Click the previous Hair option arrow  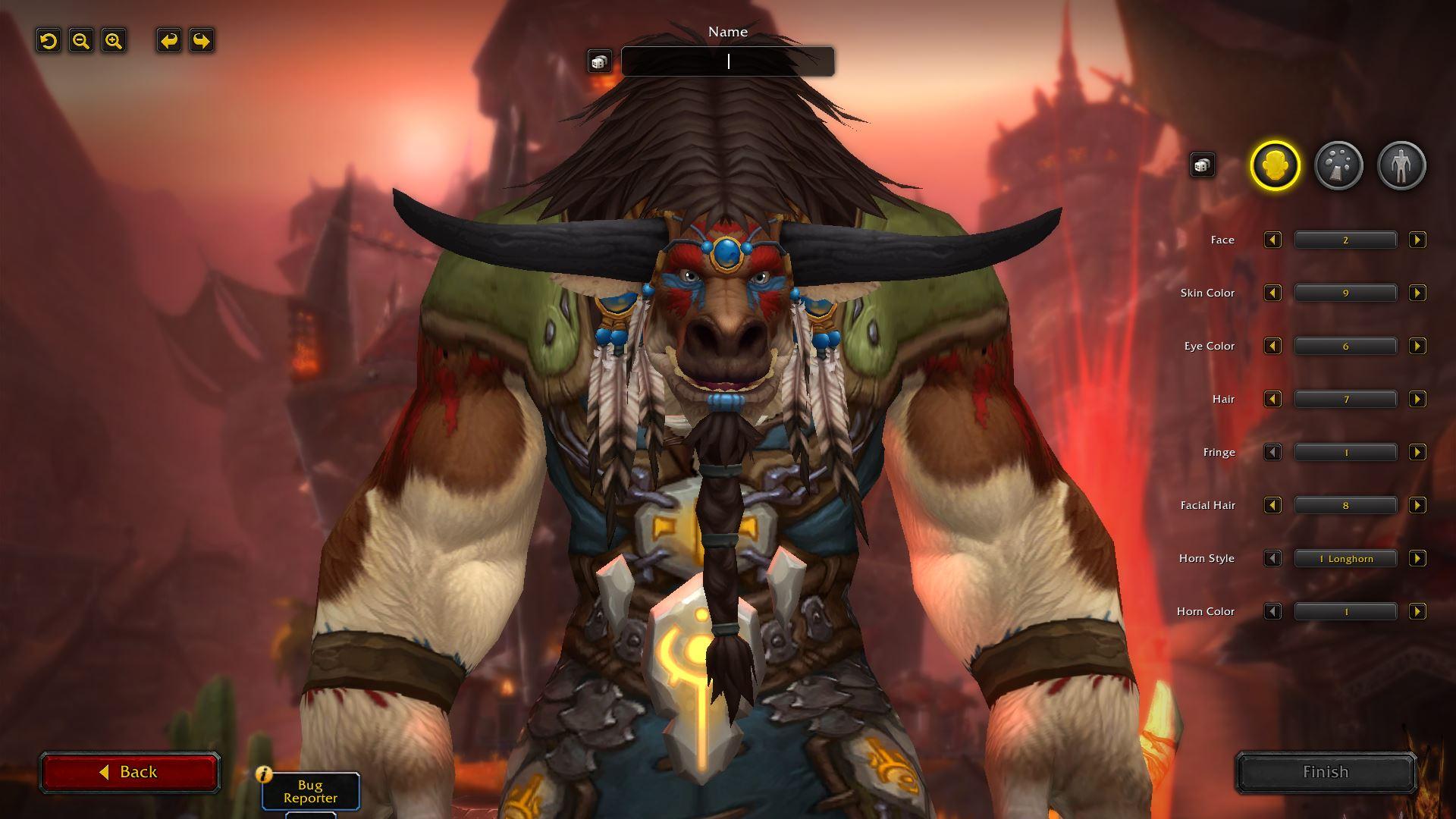point(1273,399)
